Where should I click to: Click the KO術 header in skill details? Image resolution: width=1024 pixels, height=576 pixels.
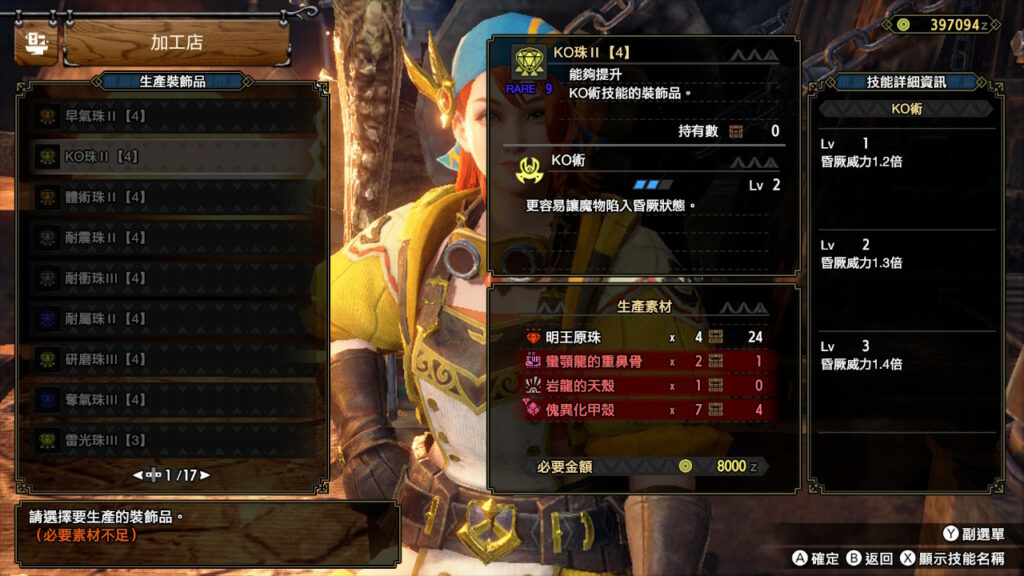(906, 109)
